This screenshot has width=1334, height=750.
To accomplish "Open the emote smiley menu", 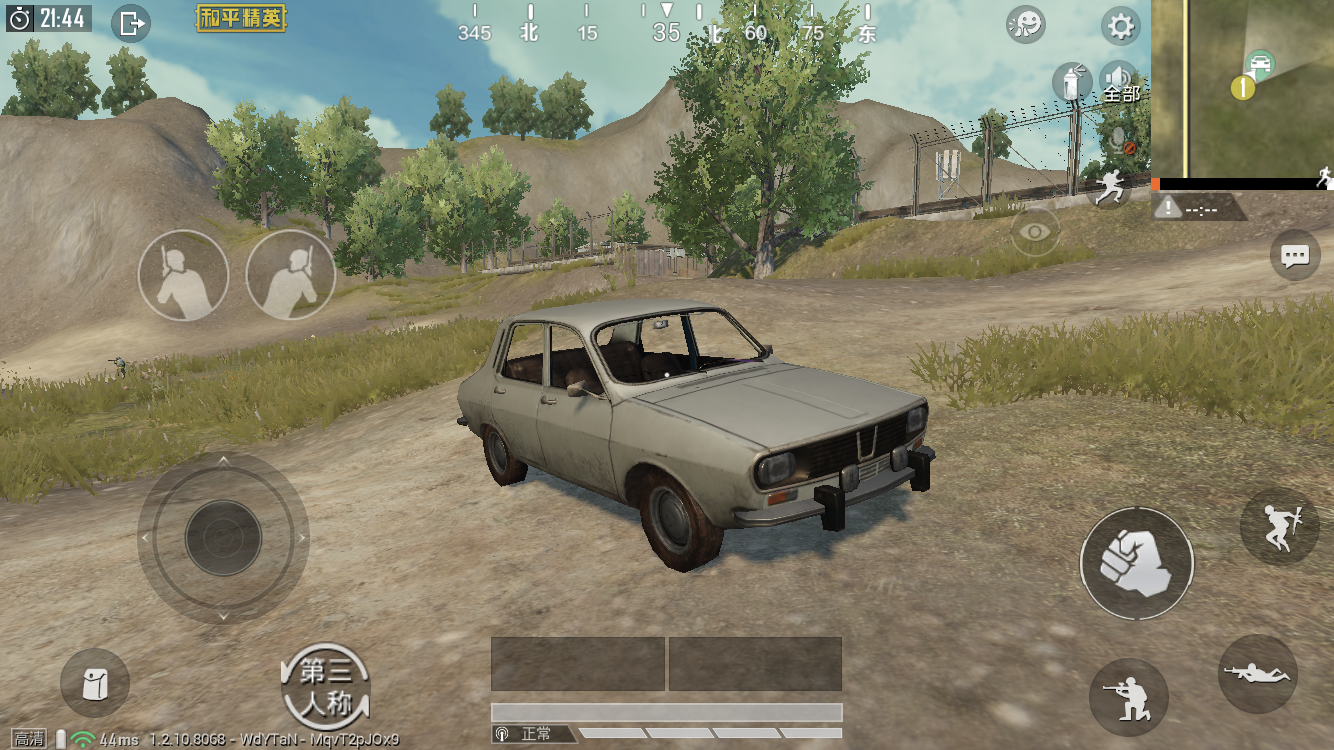I will click(x=1025, y=25).
